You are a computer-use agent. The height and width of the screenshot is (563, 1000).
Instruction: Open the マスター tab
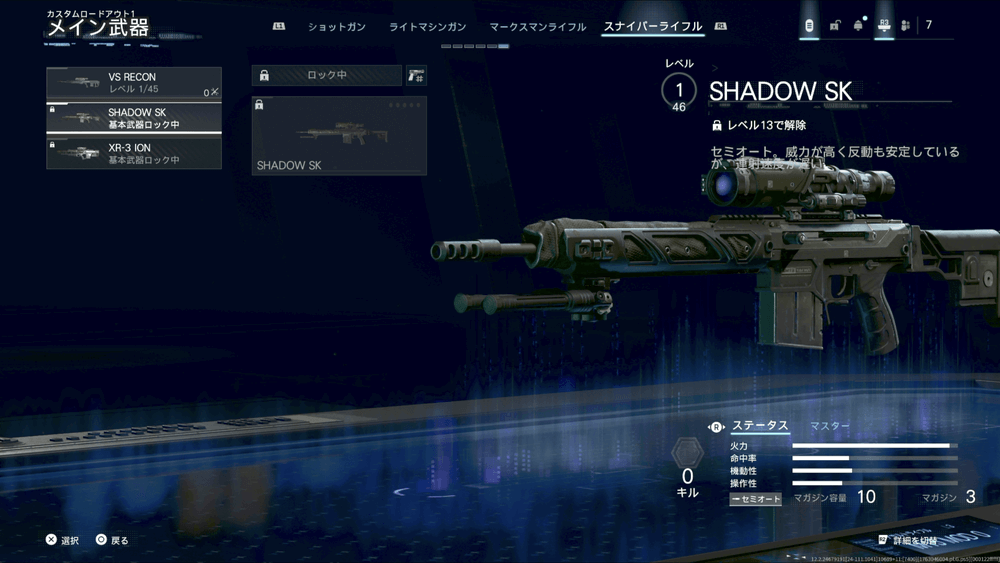830,426
